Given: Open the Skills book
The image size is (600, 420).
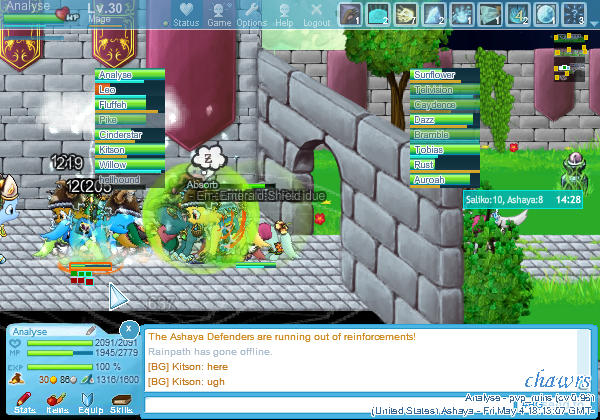Looking at the screenshot, I should (x=122, y=403).
